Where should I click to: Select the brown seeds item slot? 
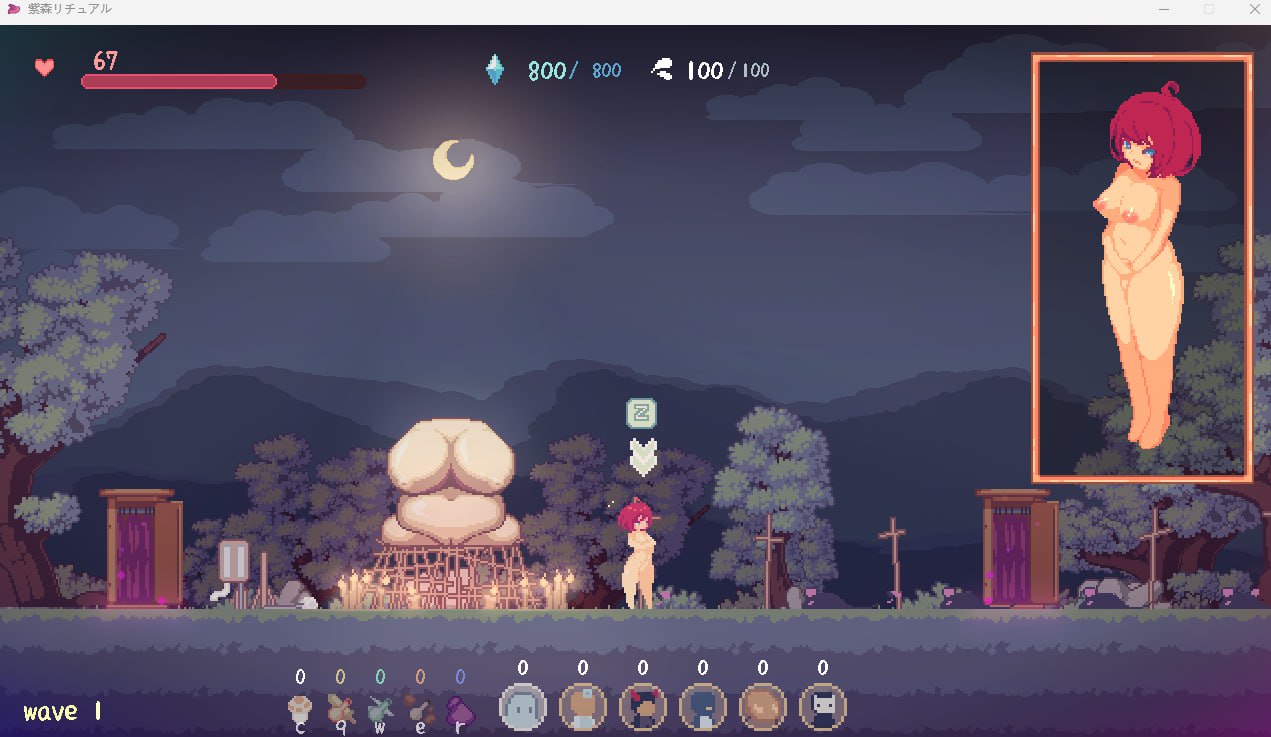pos(419,709)
